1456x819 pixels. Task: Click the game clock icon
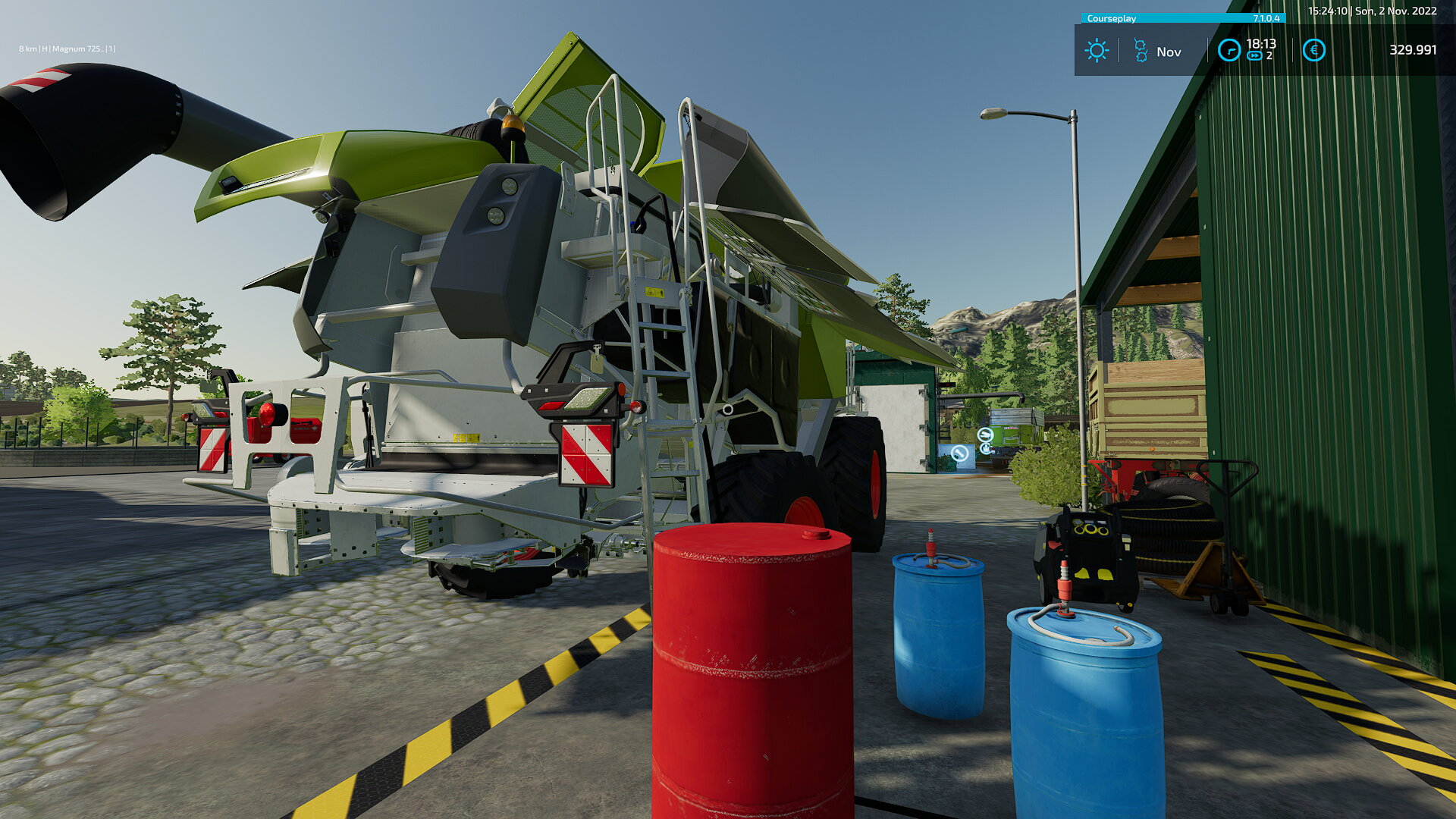1228,51
